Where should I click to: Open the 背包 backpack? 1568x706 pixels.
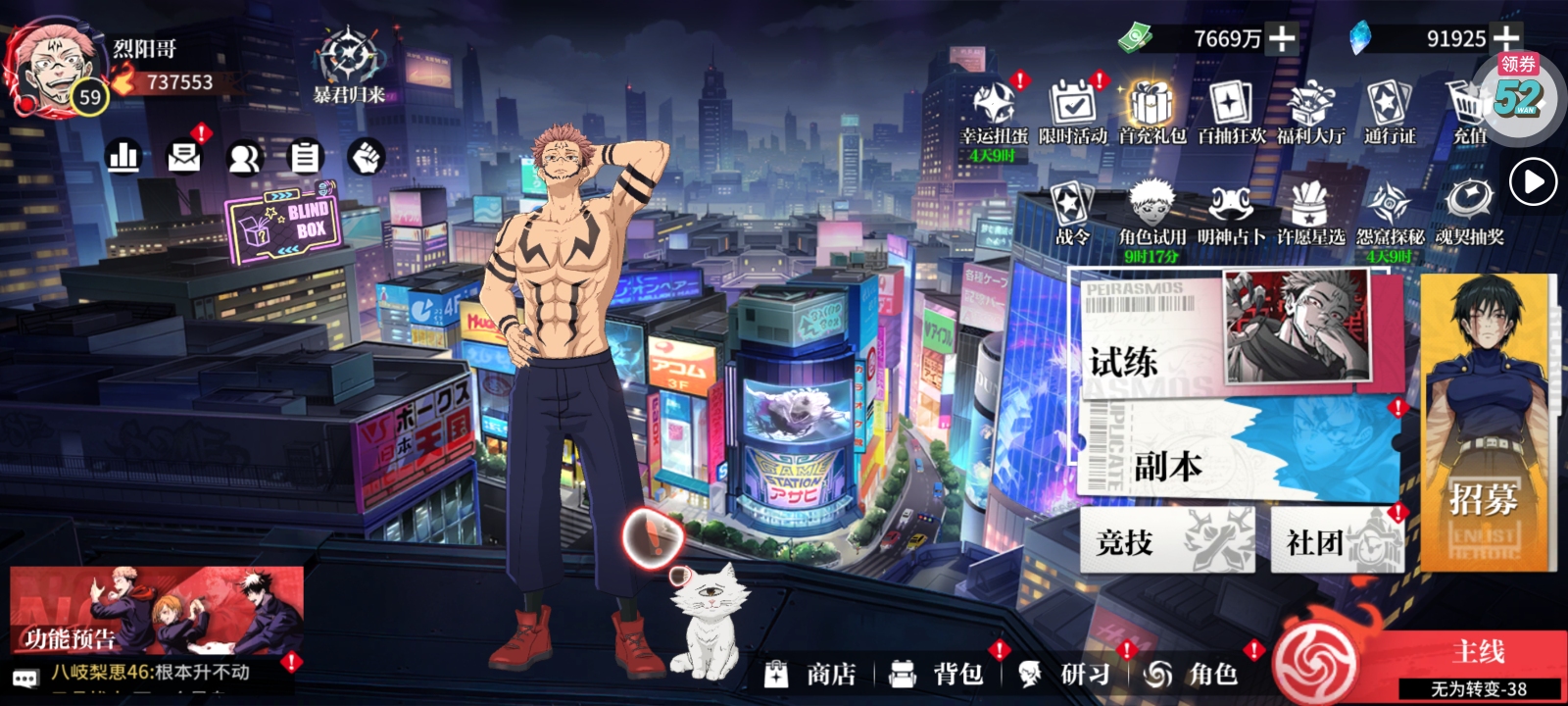(939, 674)
